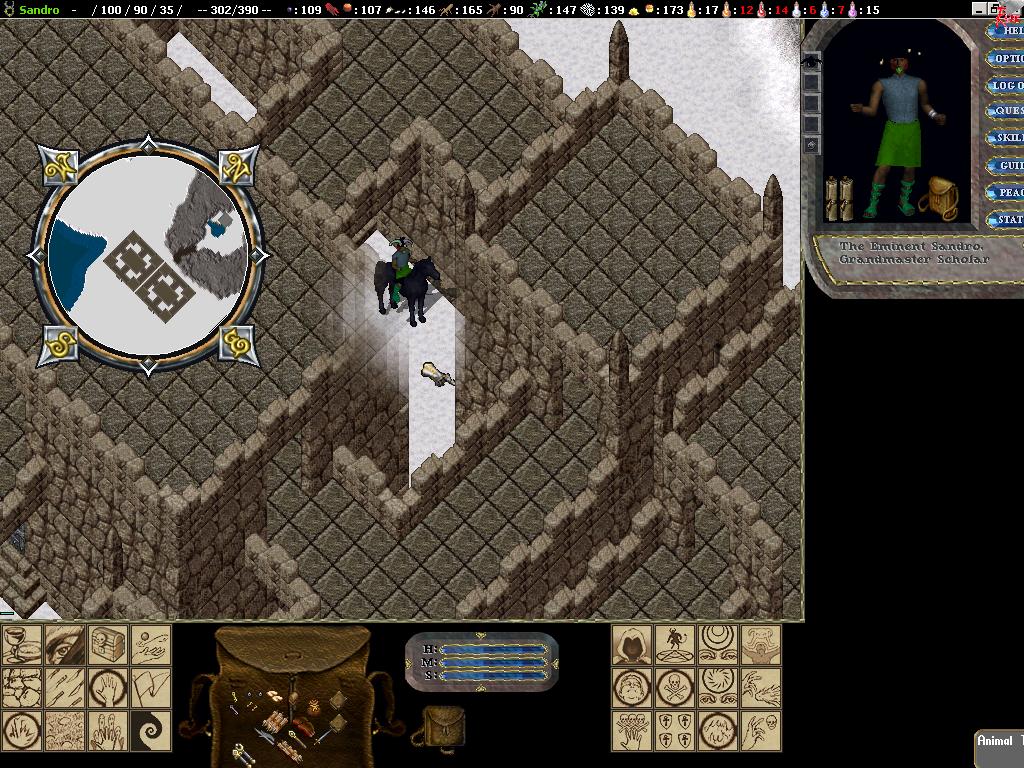
Task: Open the Options button
Action: click(1008, 58)
